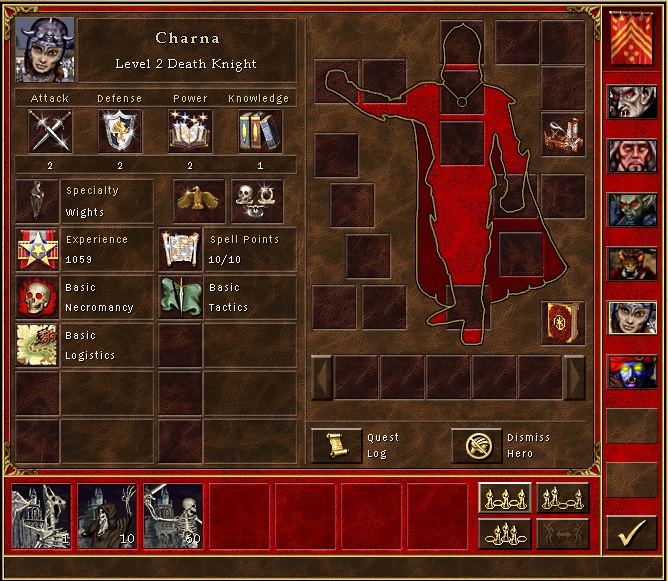Screen dimensions: 668x581
Task: Click the Attack crossed swords icon
Action: click(x=49, y=131)
